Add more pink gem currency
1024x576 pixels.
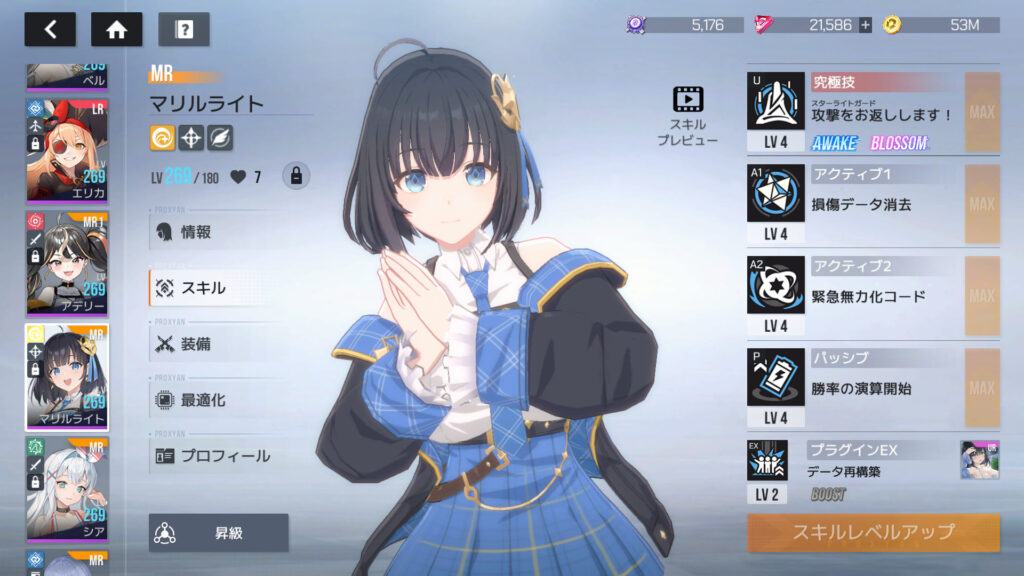[865, 25]
